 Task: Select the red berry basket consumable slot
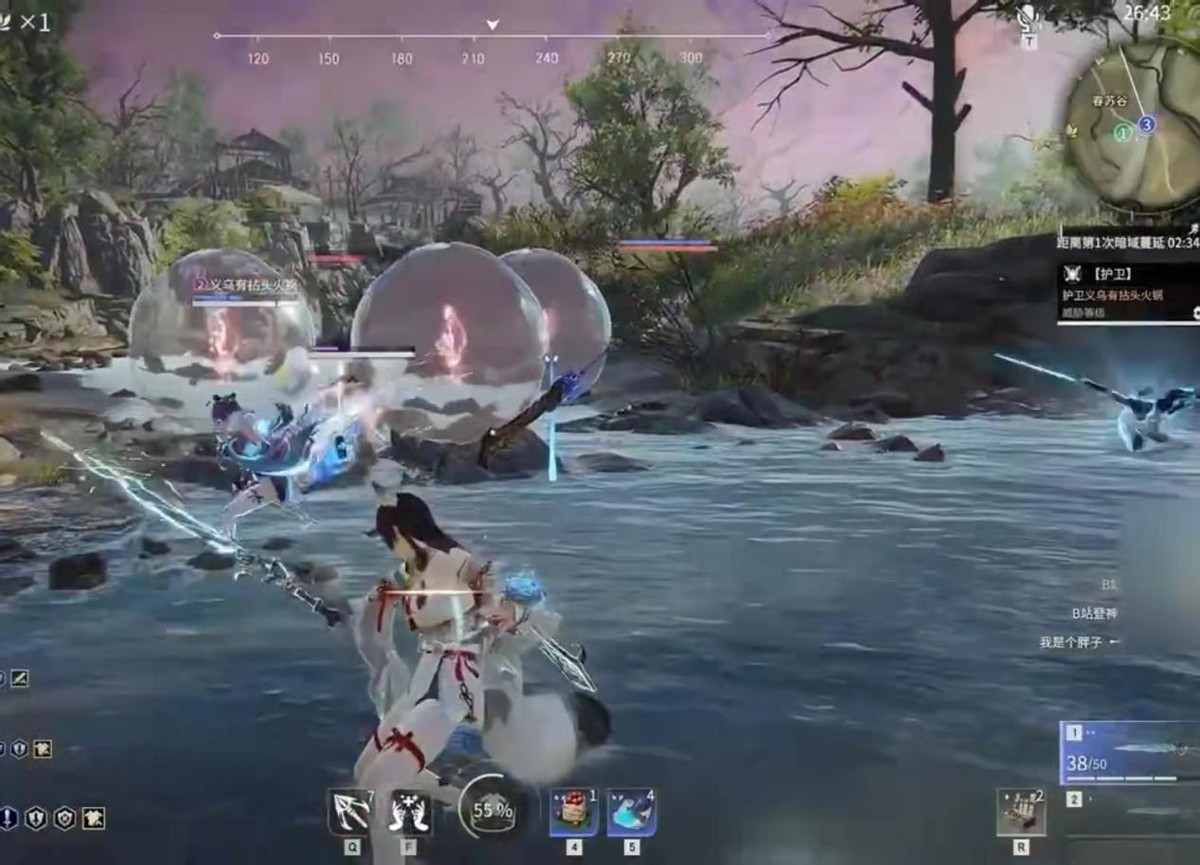[x=574, y=812]
